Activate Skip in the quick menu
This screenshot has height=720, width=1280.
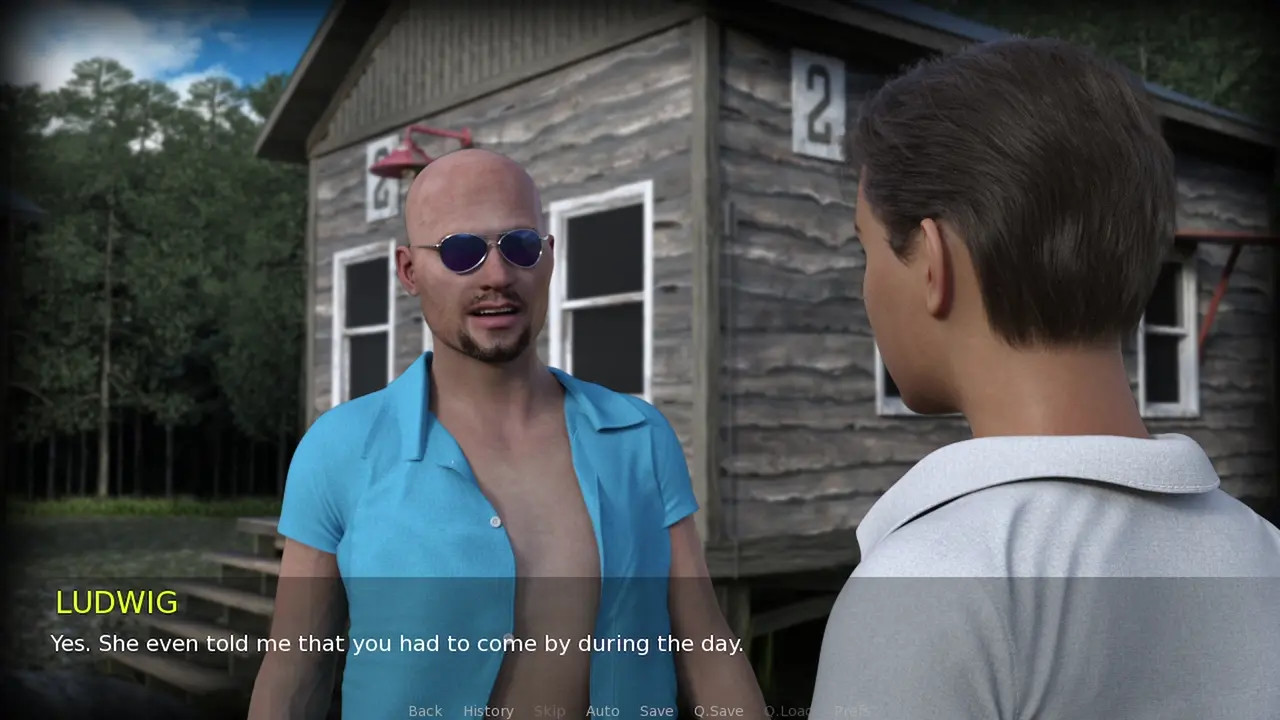pos(549,711)
